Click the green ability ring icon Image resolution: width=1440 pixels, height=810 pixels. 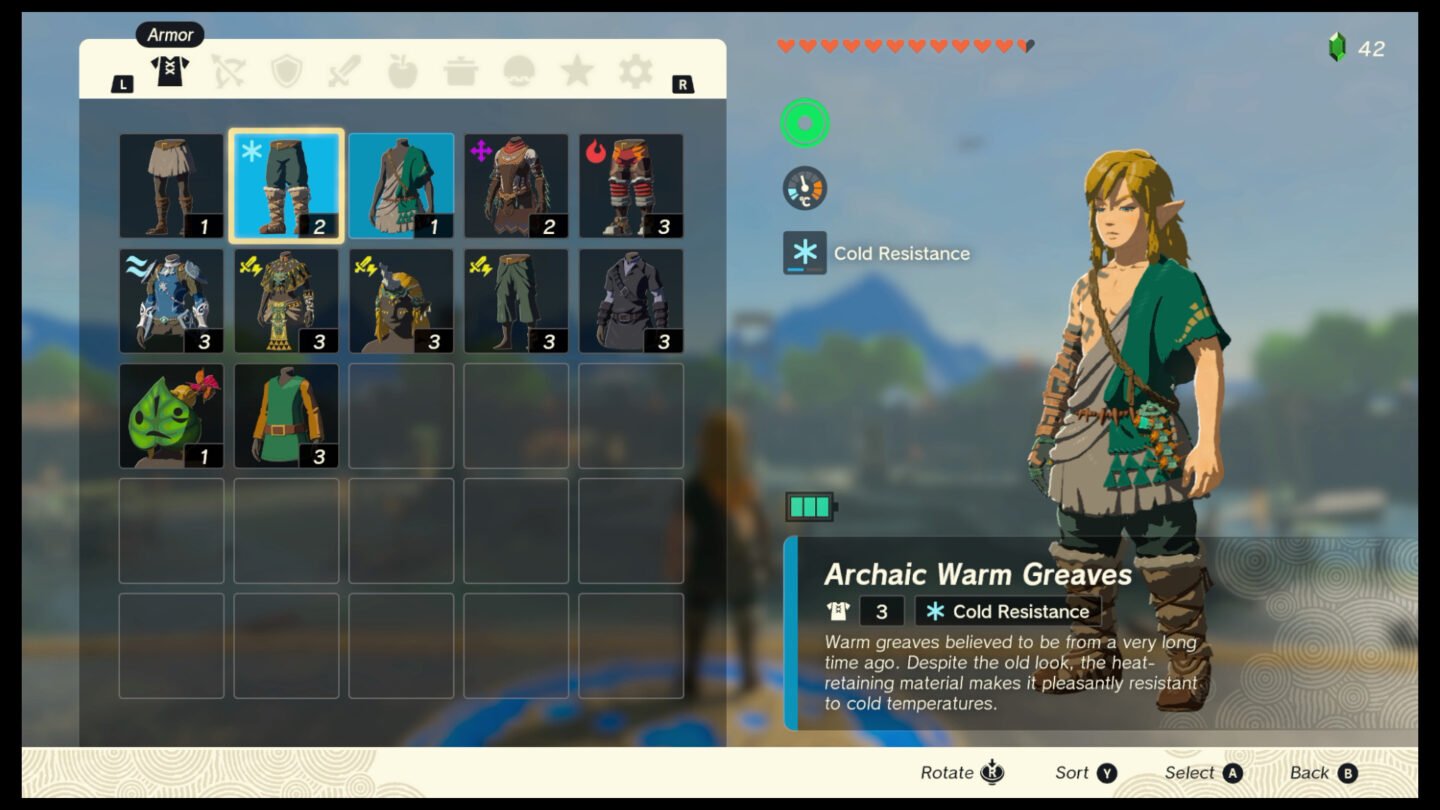tap(805, 123)
